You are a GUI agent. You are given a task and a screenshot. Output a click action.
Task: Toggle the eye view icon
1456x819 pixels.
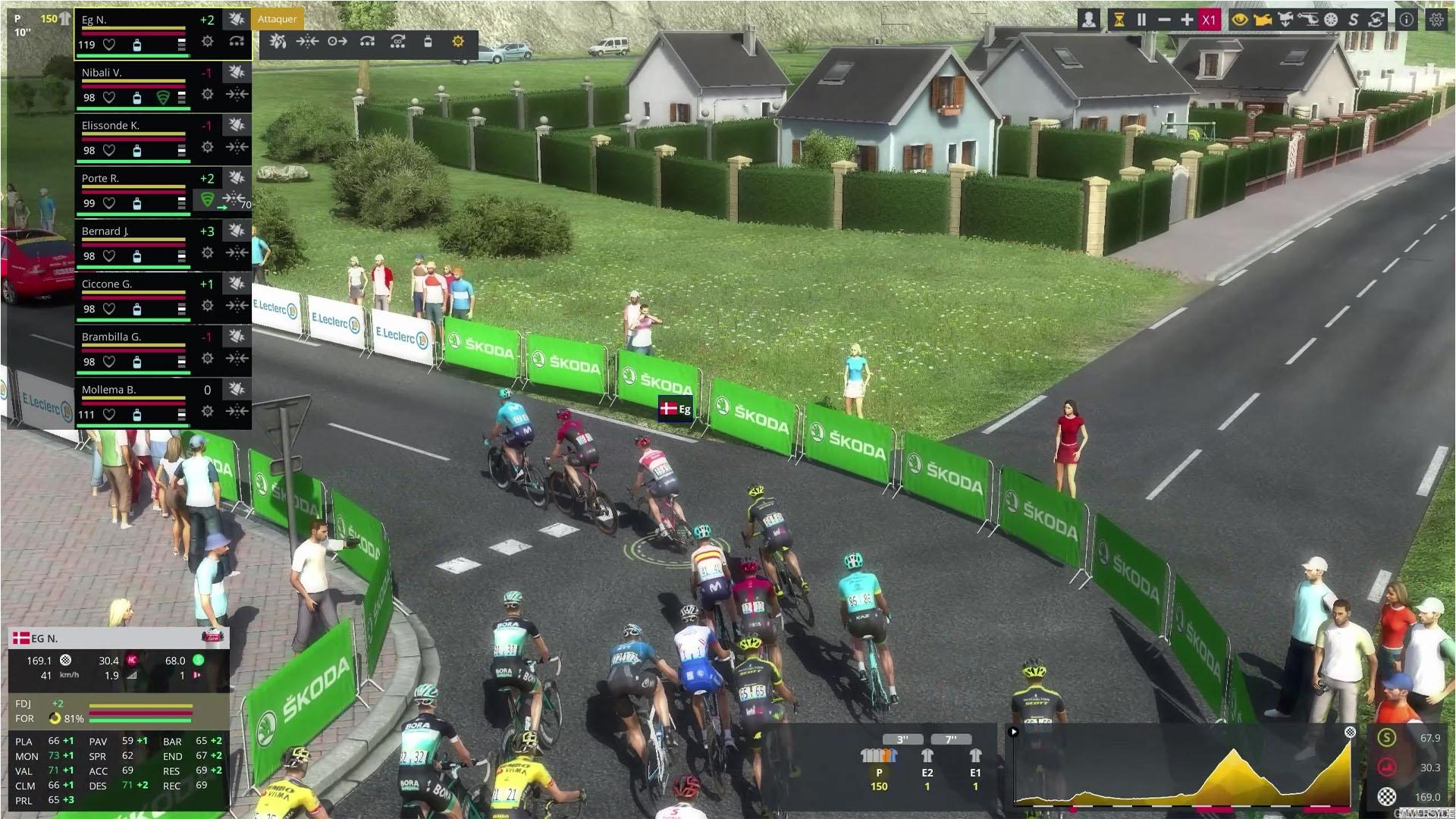[x=1240, y=20]
